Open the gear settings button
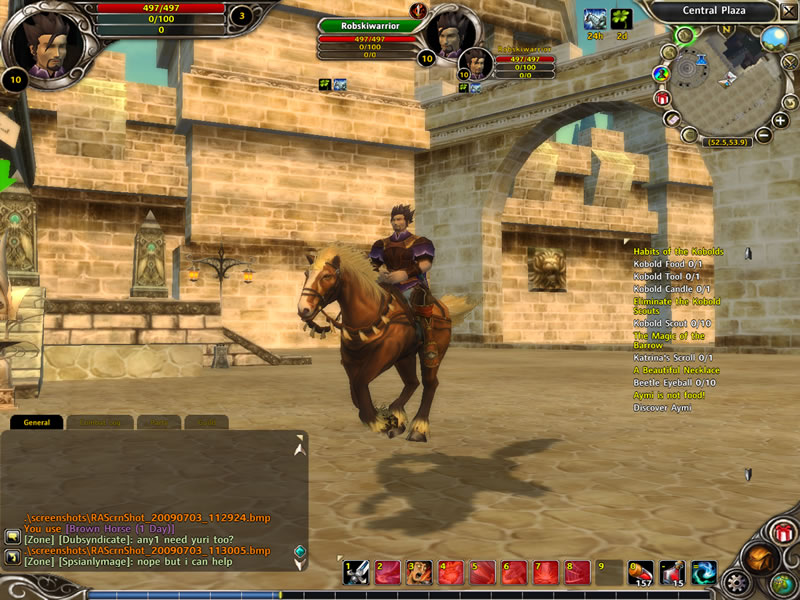This screenshot has height=600, width=800. (738, 582)
